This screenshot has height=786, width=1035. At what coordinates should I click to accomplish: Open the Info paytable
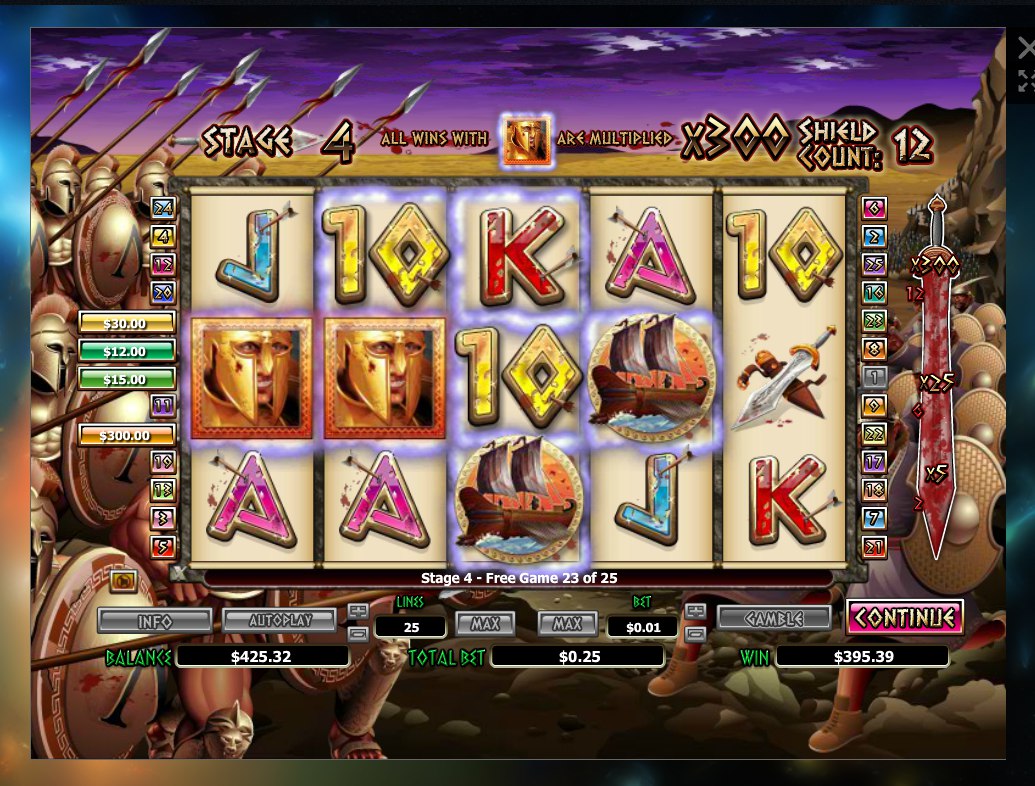click(x=154, y=621)
